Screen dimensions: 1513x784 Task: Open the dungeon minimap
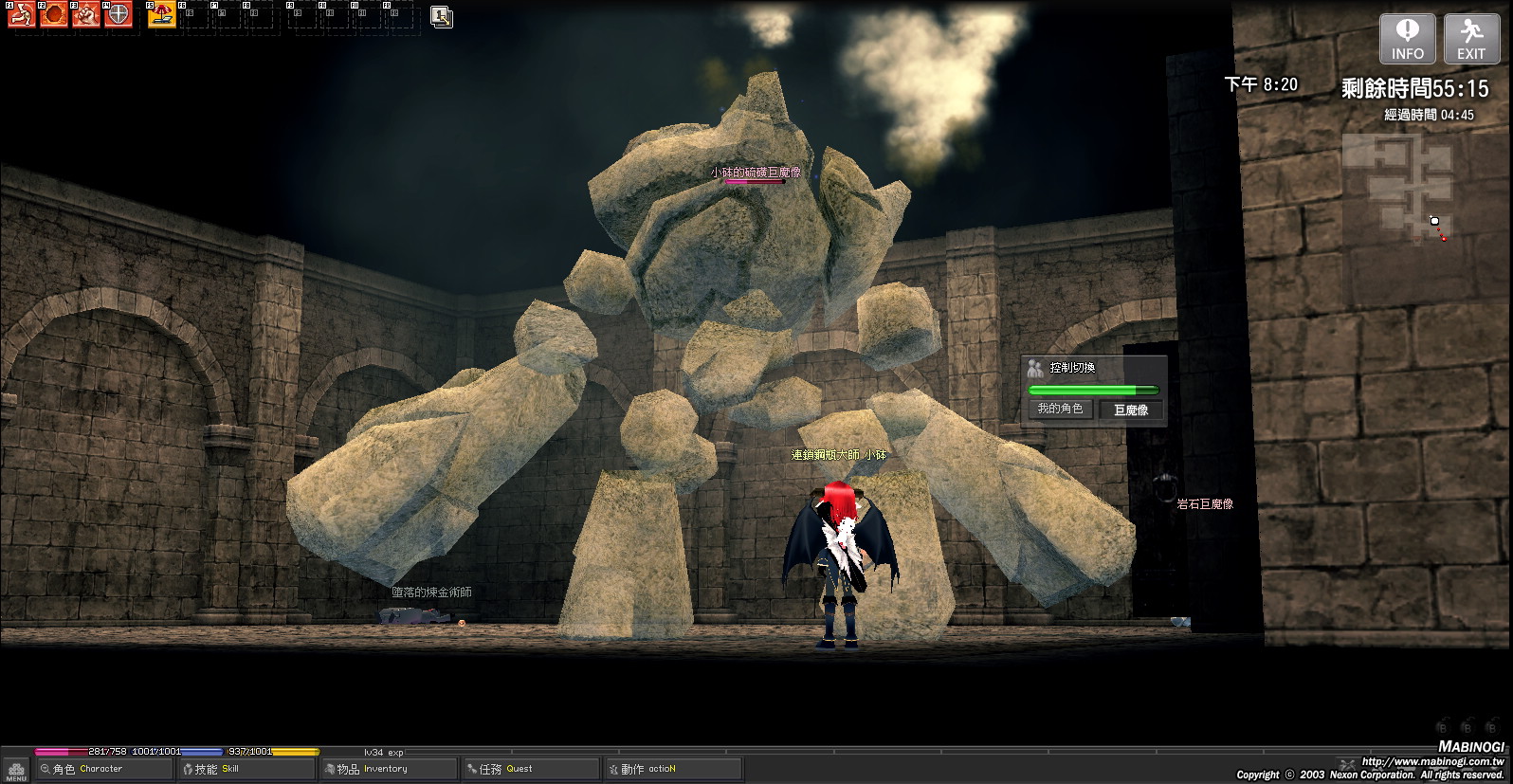1397,186
